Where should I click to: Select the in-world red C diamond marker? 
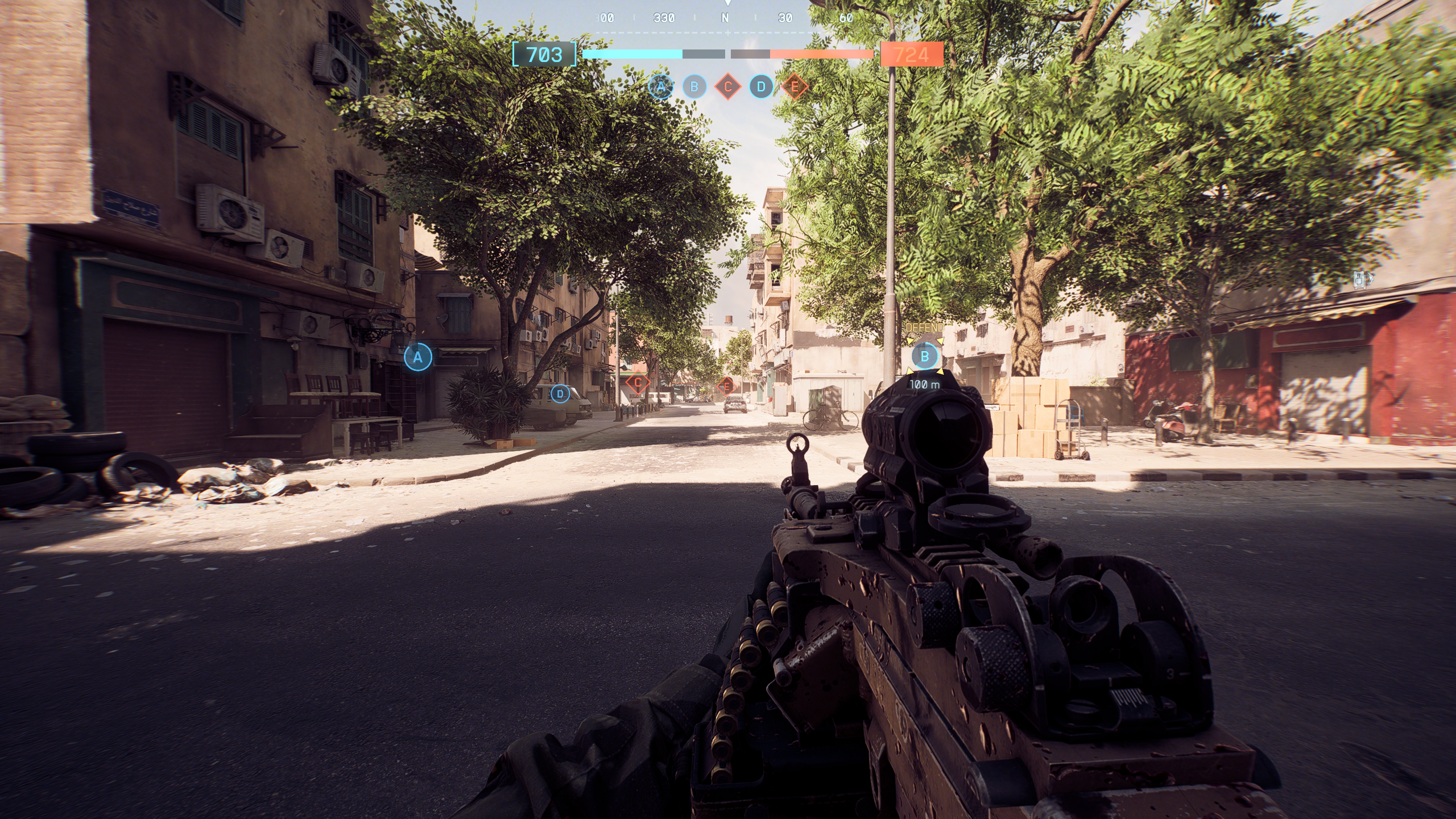[x=638, y=383]
